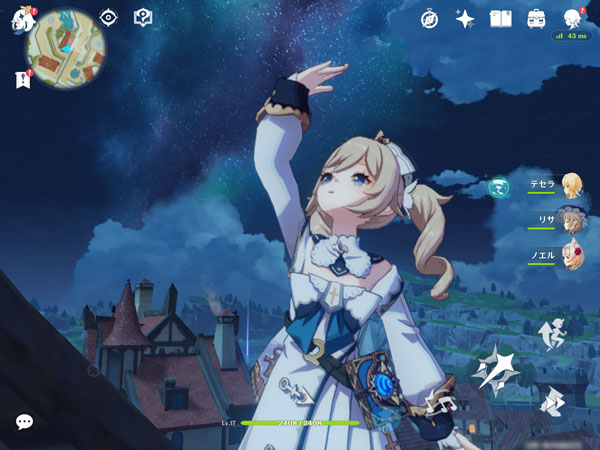The height and width of the screenshot is (450, 600).
Task: Switch to party member テセラ
Action: point(571,184)
